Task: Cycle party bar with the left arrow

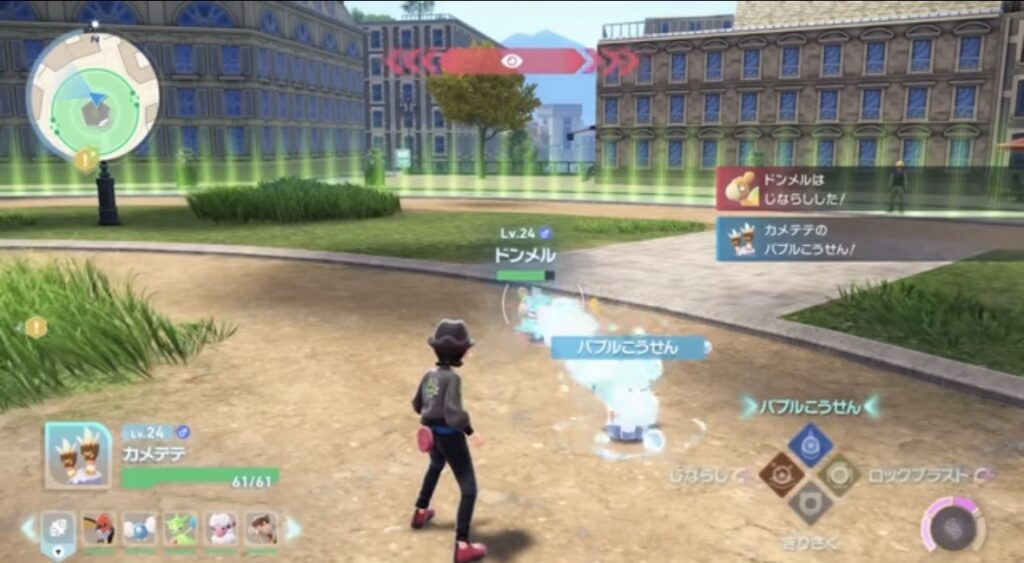Action: [x=28, y=528]
